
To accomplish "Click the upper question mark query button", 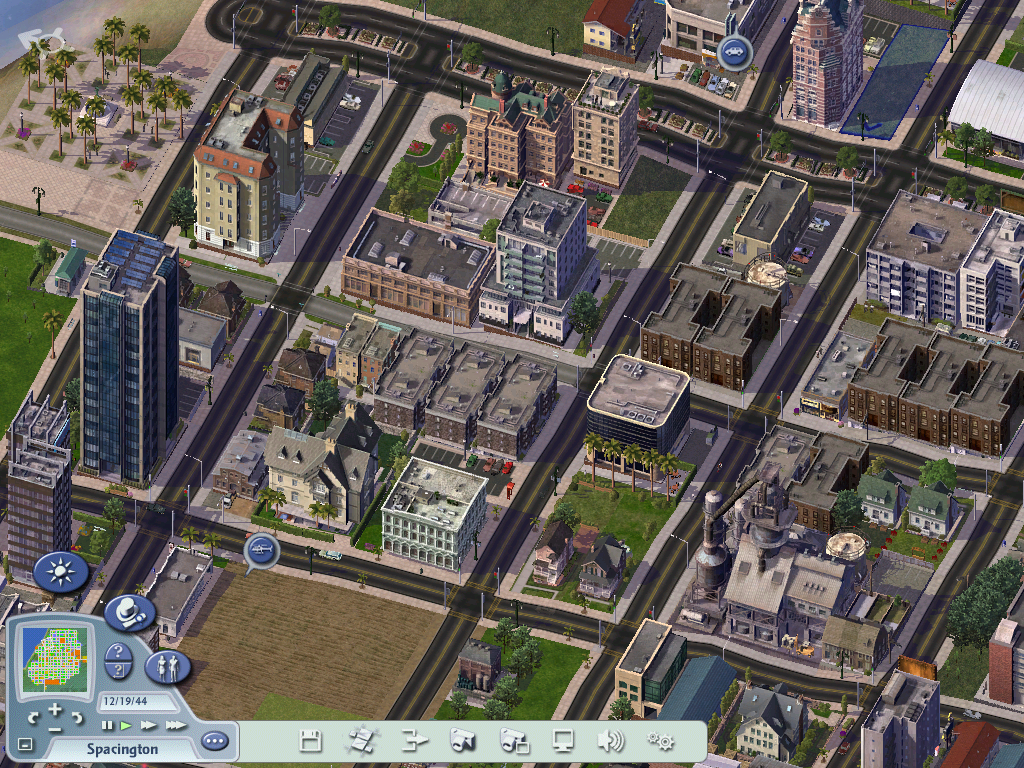I will [119, 653].
